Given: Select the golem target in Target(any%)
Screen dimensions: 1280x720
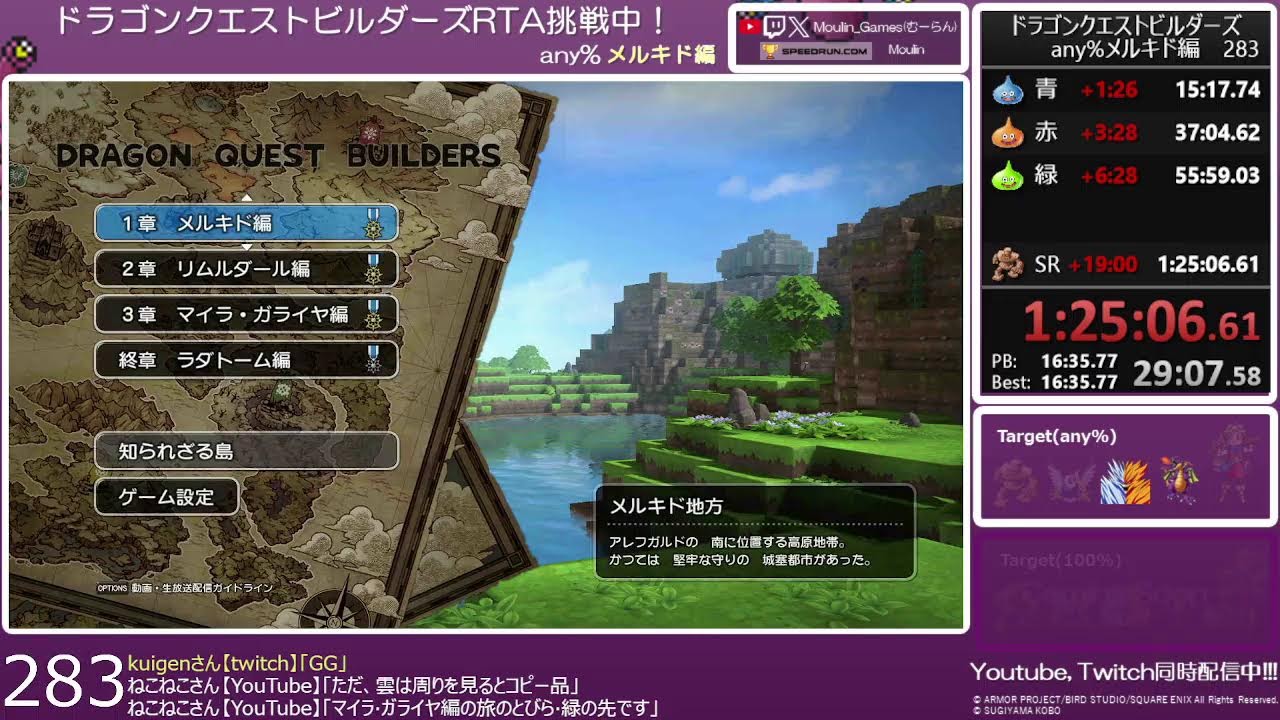Looking at the screenshot, I should 1012,480.
